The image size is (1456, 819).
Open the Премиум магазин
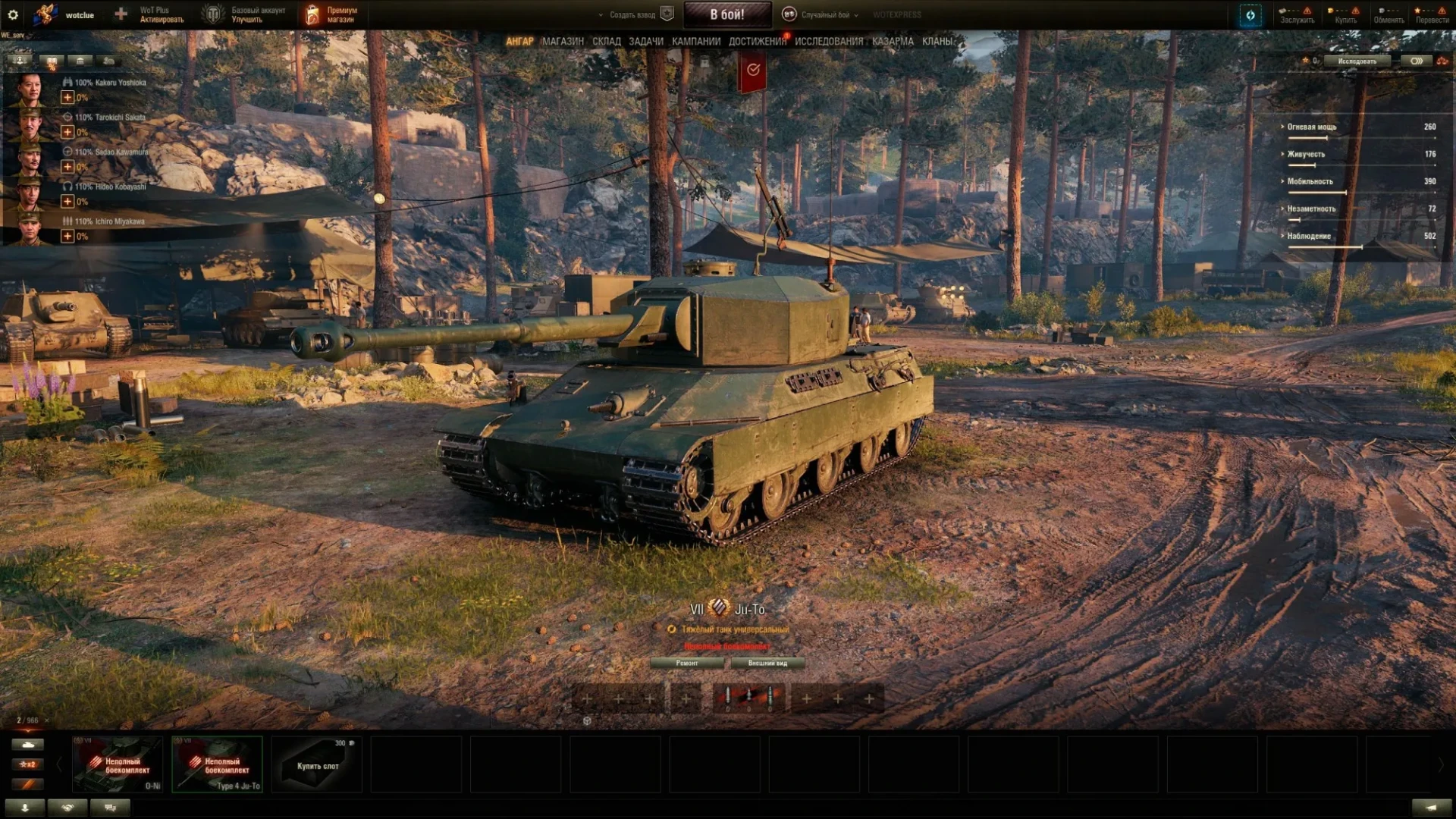pos(331,14)
